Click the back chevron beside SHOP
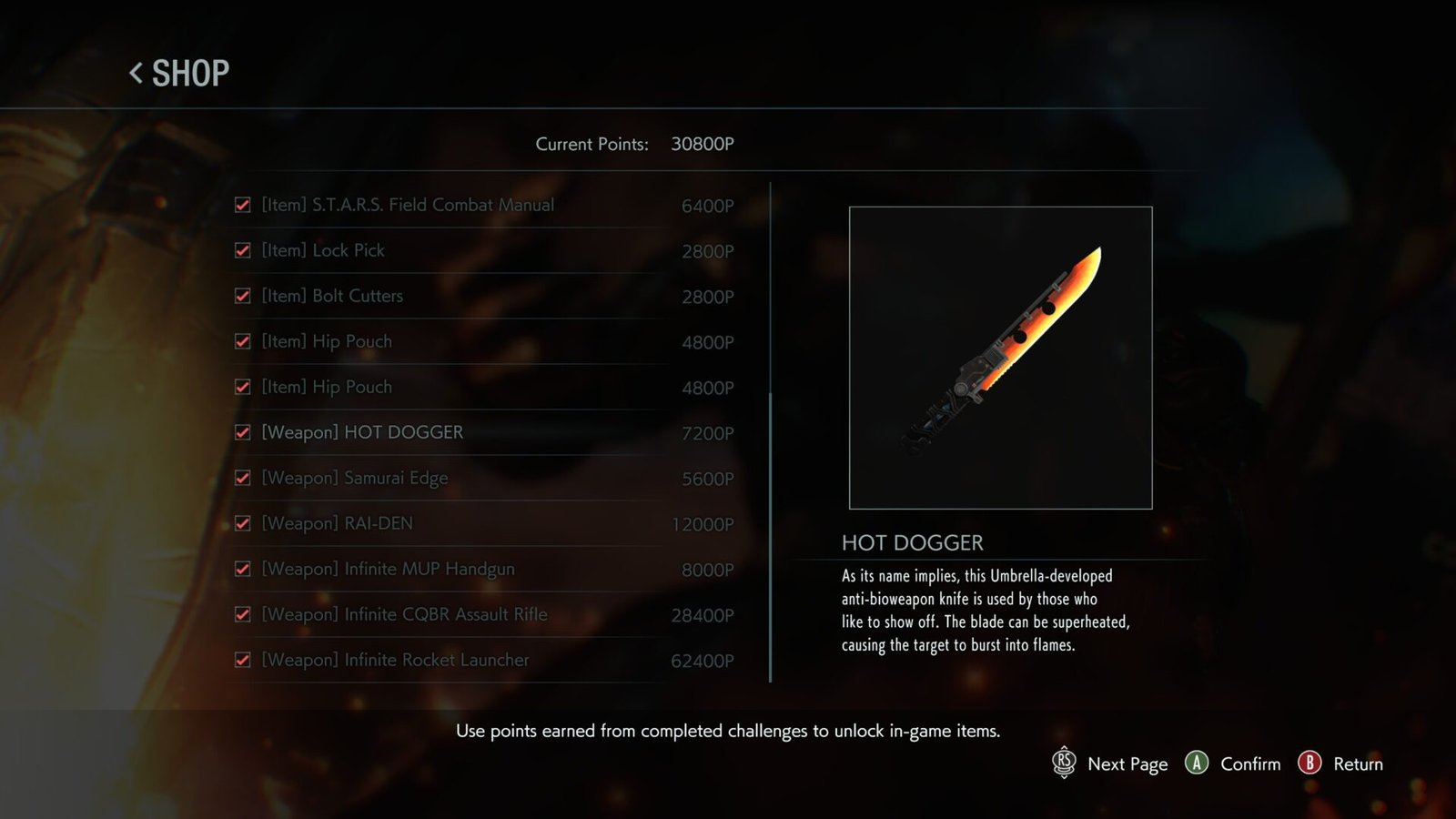Image resolution: width=1456 pixels, height=819 pixels. [x=136, y=73]
